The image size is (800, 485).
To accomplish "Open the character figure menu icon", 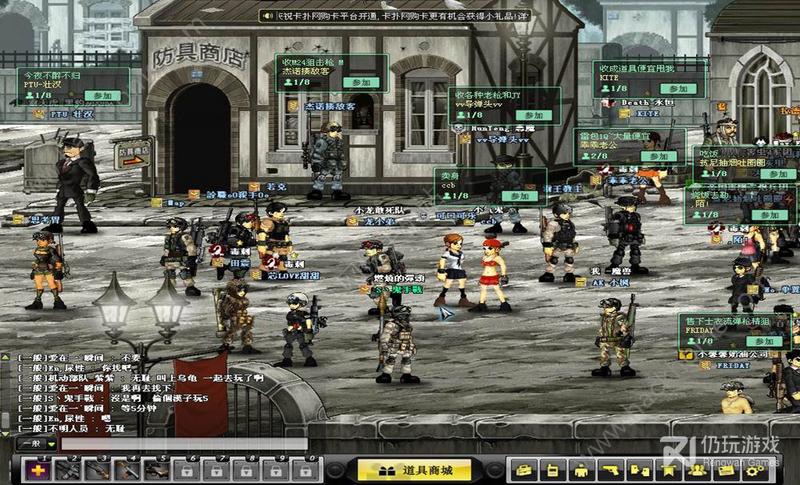I will point(579,470).
